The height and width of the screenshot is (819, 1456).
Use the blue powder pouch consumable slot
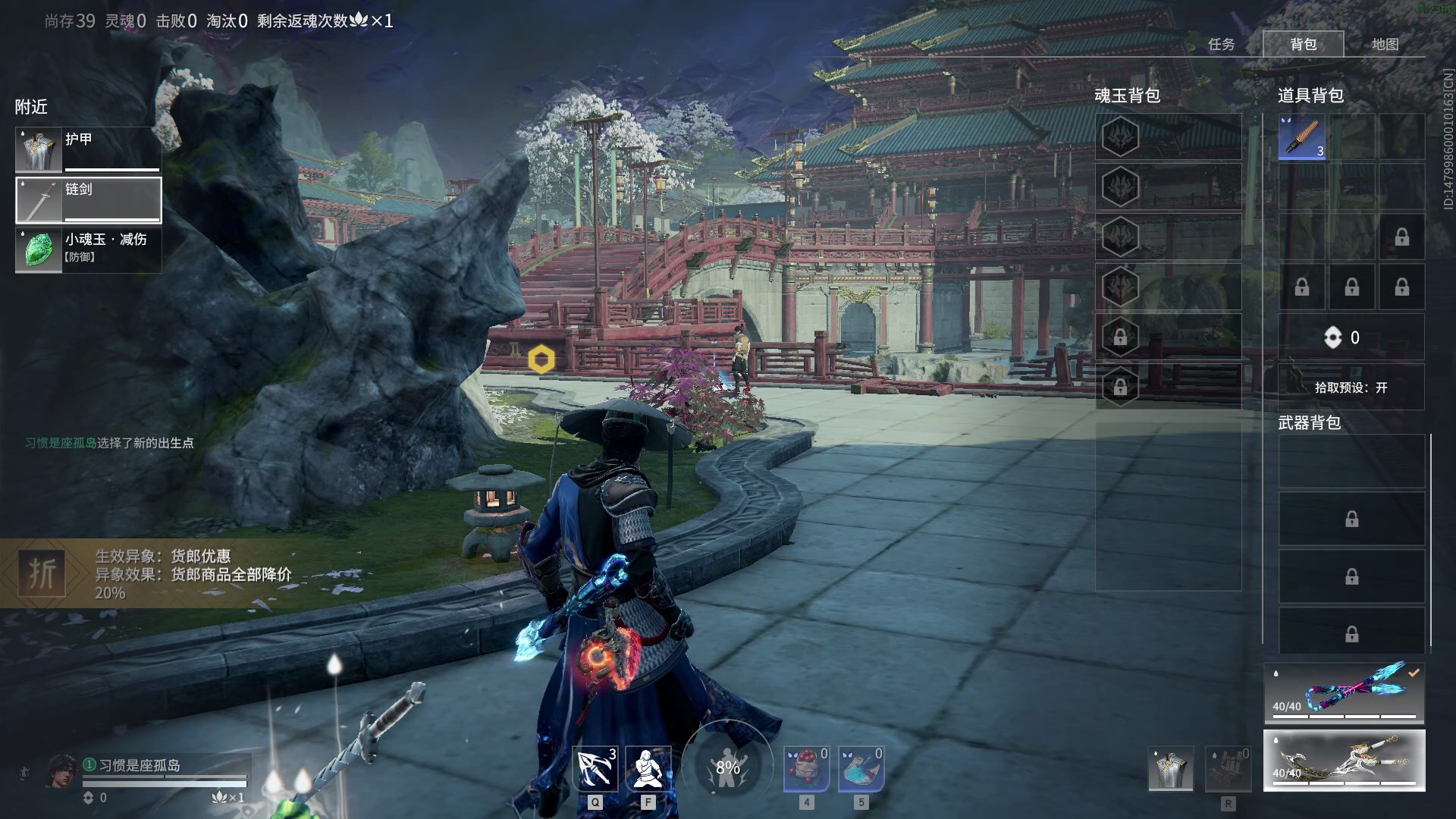pos(861,769)
